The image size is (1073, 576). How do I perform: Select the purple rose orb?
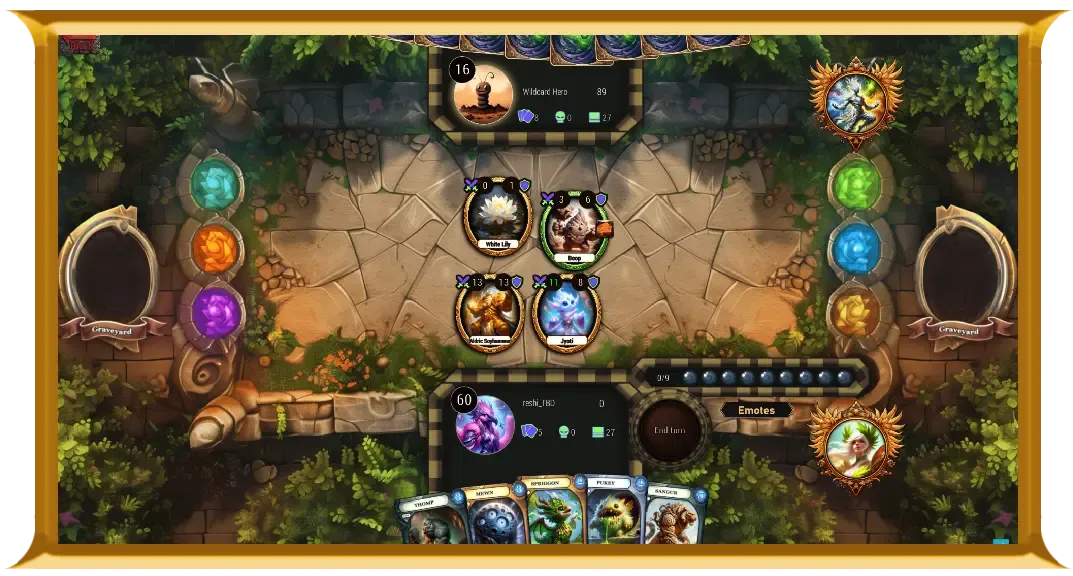(215, 312)
